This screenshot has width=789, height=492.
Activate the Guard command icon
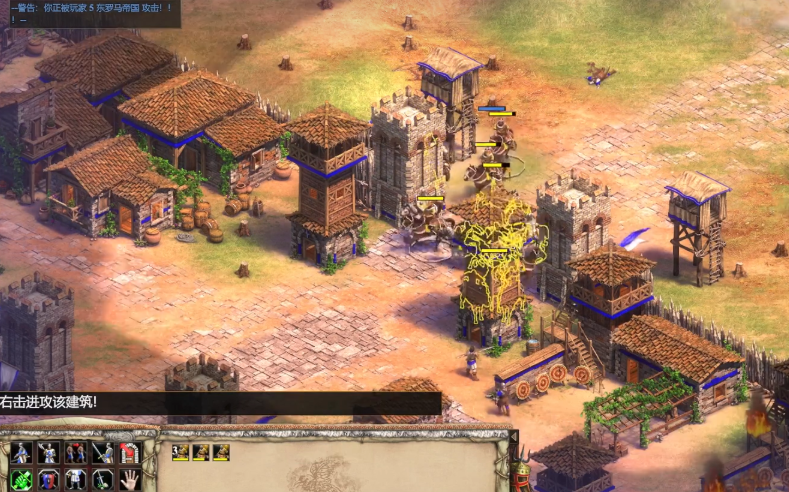(x=49, y=452)
